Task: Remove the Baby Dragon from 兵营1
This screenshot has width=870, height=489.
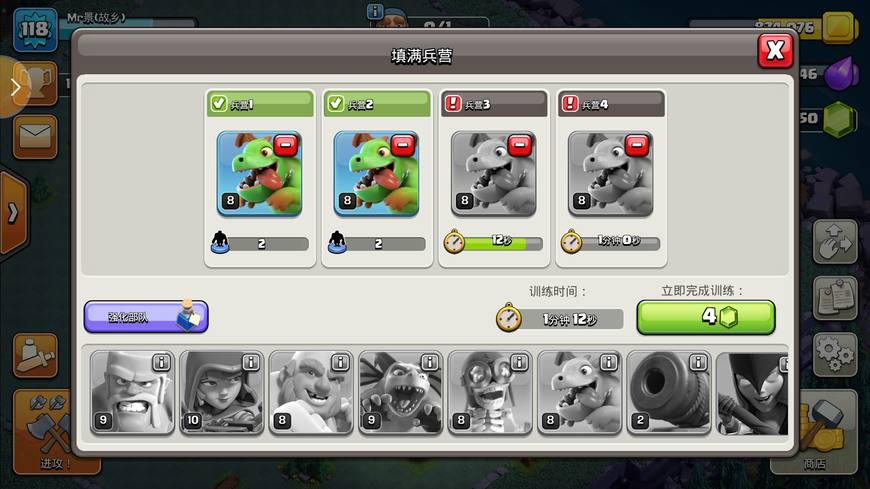Action: (286, 145)
